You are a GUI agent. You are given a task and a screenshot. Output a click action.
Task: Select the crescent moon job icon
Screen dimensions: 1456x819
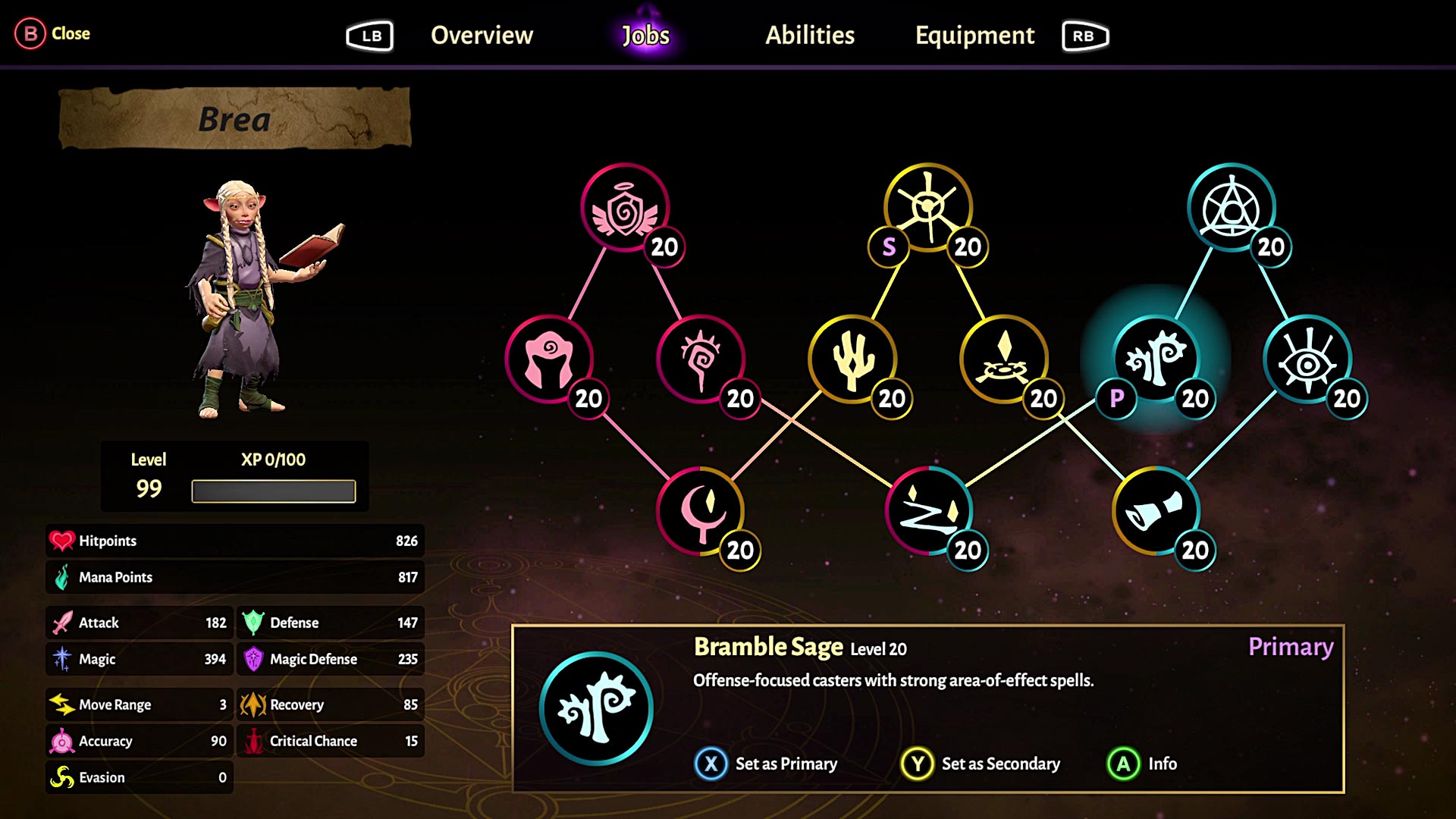tap(701, 512)
